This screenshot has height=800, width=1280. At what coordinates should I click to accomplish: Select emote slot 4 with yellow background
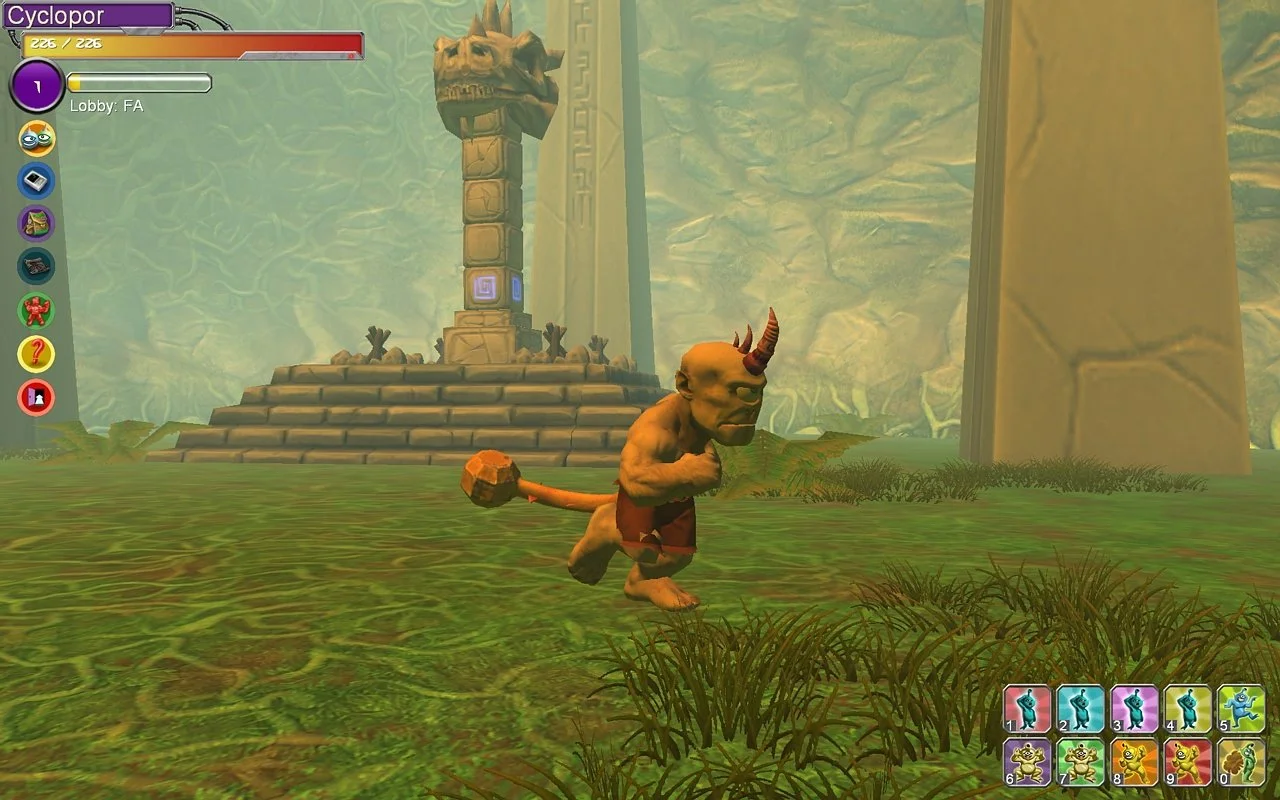(1188, 709)
